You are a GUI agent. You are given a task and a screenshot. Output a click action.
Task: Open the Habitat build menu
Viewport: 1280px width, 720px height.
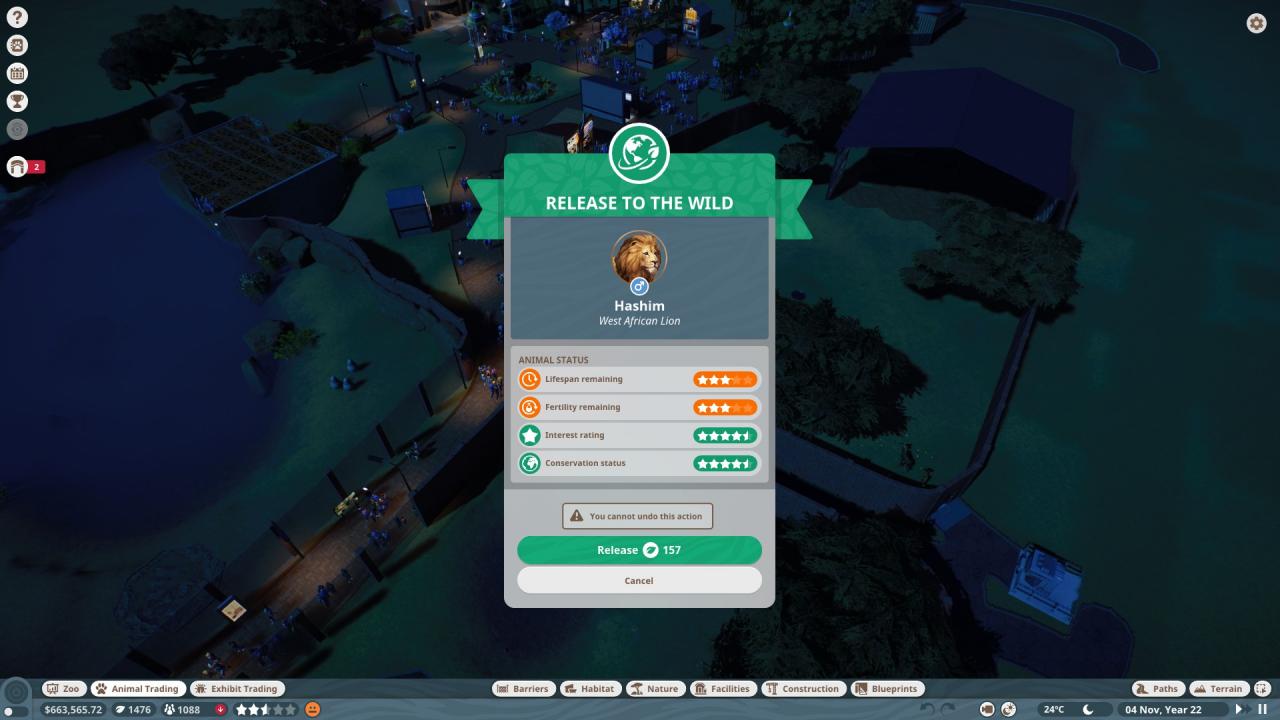589,689
